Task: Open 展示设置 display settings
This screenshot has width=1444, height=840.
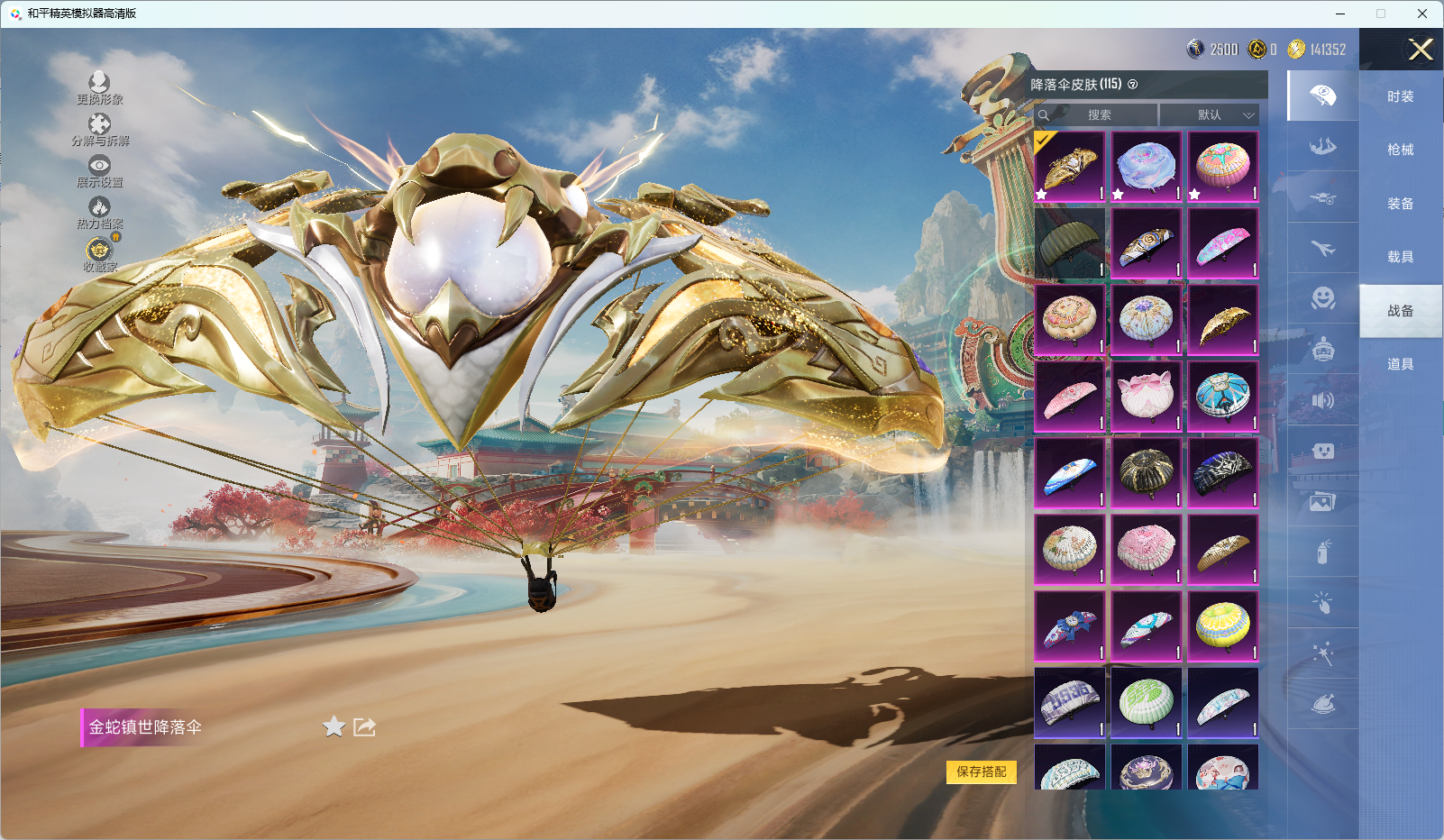Action: tap(99, 171)
